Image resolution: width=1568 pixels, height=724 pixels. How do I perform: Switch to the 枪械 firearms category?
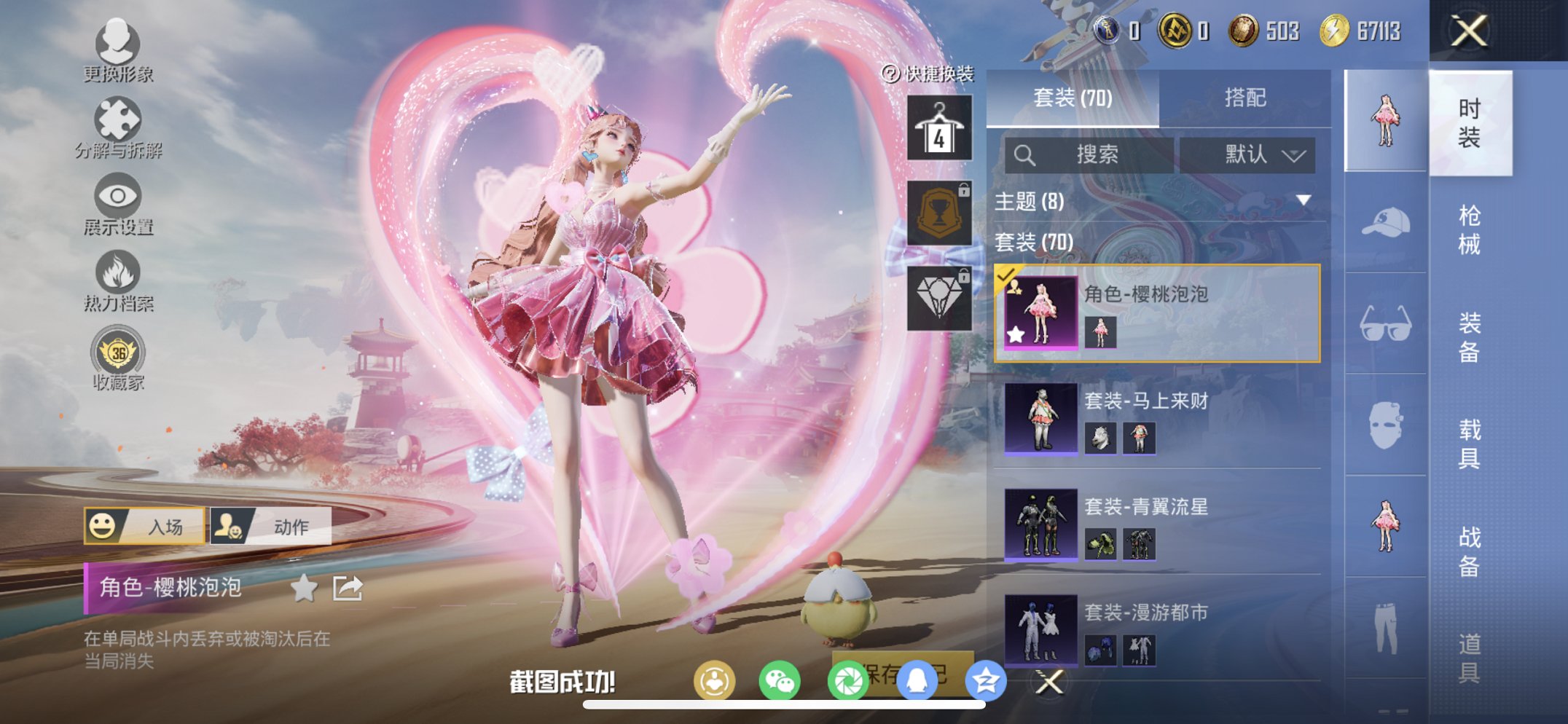(x=1469, y=229)
